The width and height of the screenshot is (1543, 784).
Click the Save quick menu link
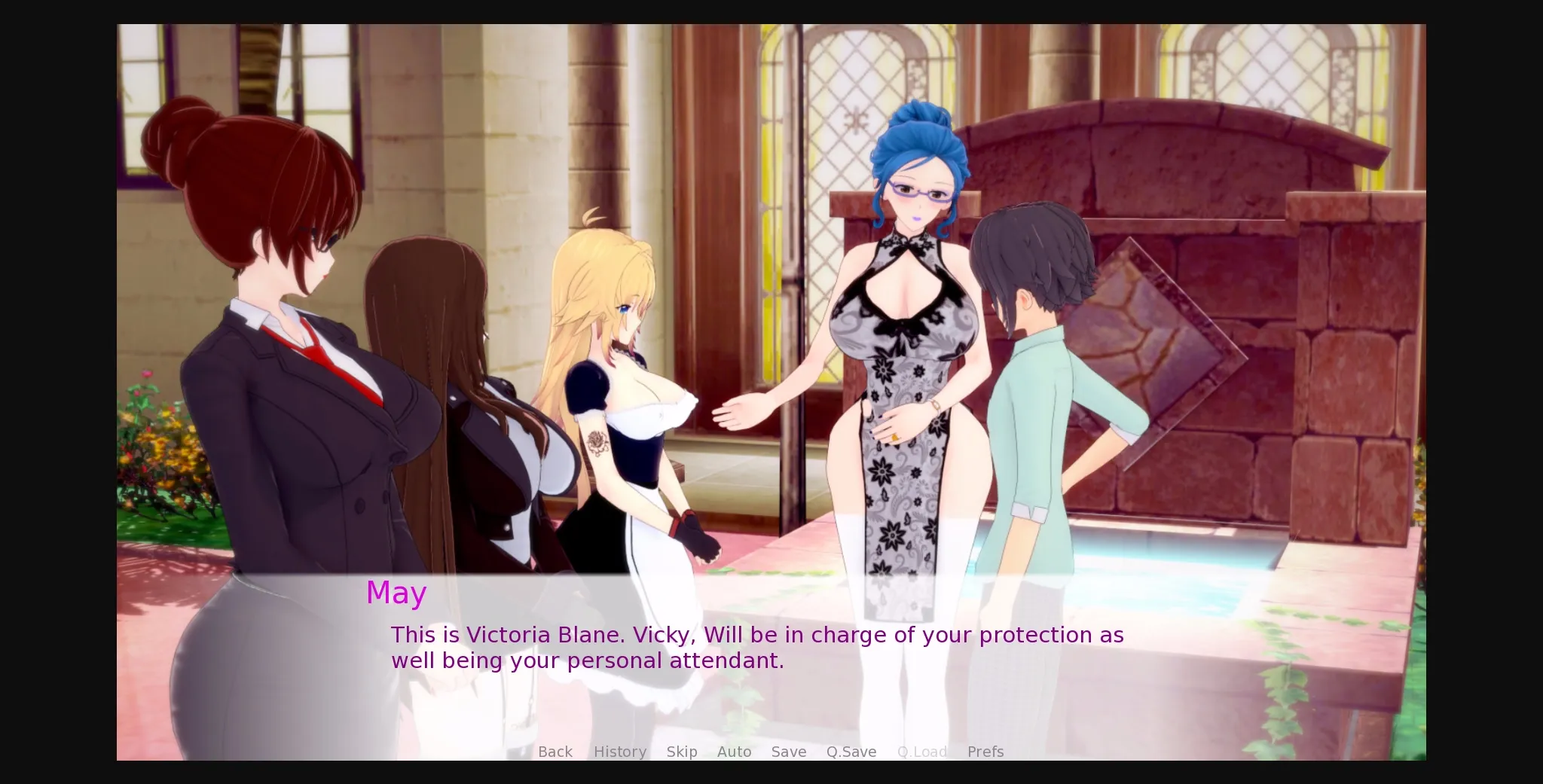[x=788, y=751]
